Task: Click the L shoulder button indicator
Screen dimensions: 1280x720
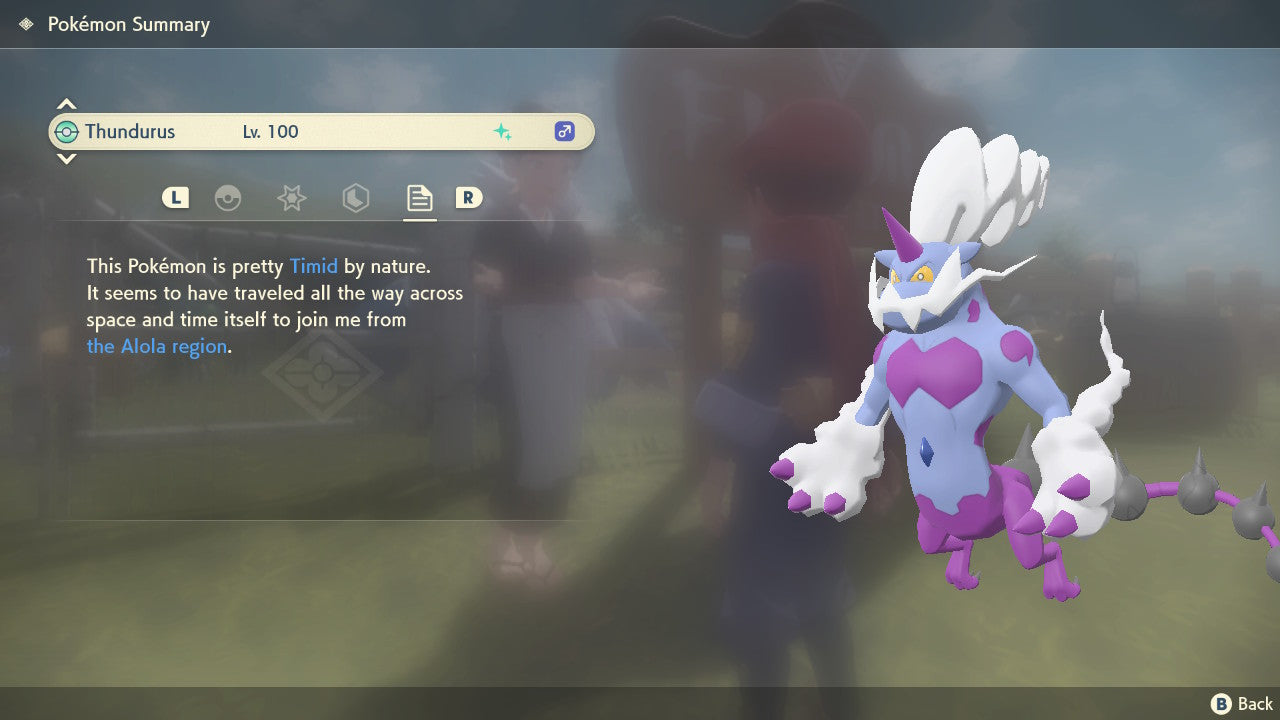Action: (x=175, y=198)
